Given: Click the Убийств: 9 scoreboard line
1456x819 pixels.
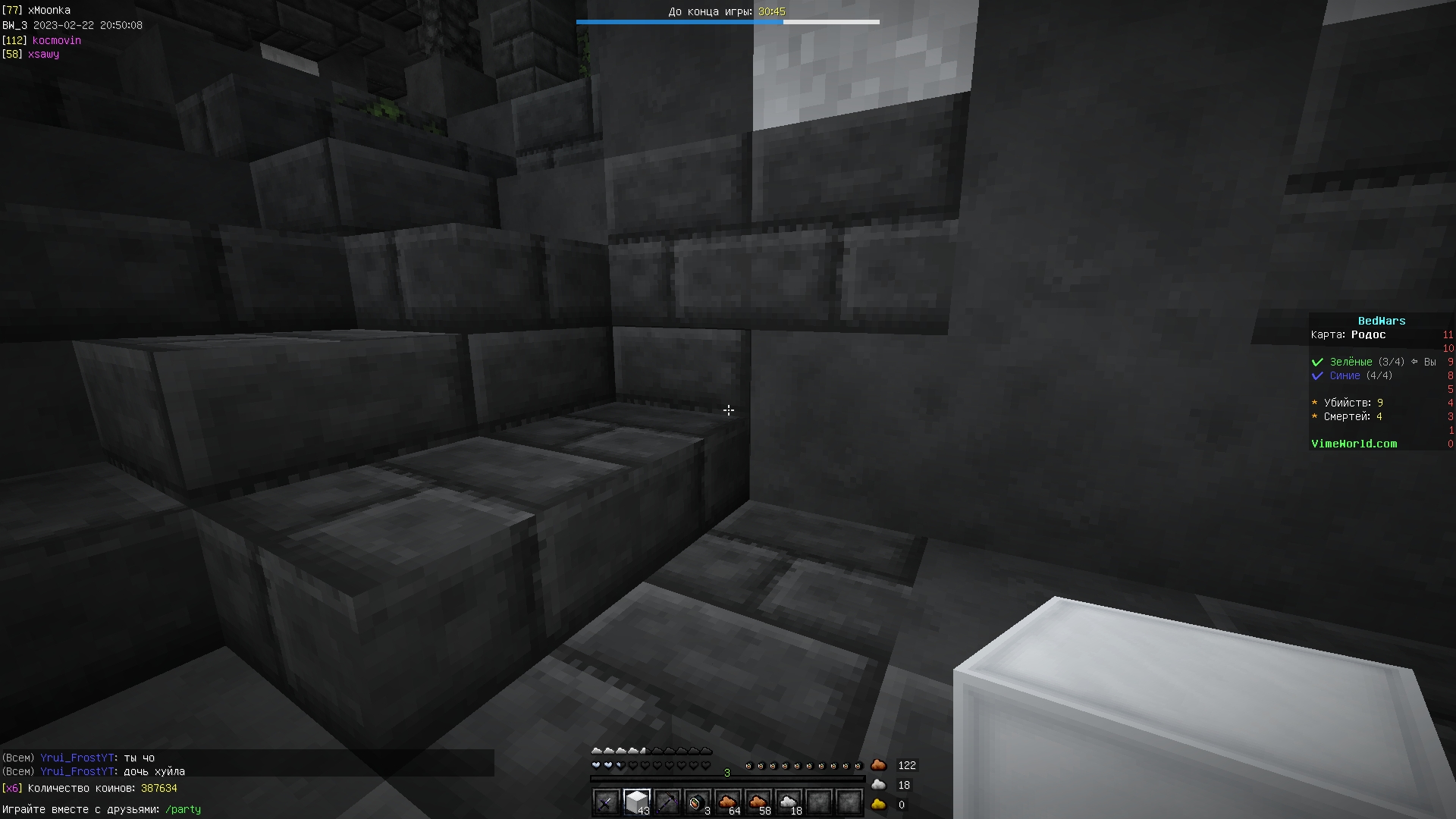Looking at the screenshot, I should (x=1347, y=403).
